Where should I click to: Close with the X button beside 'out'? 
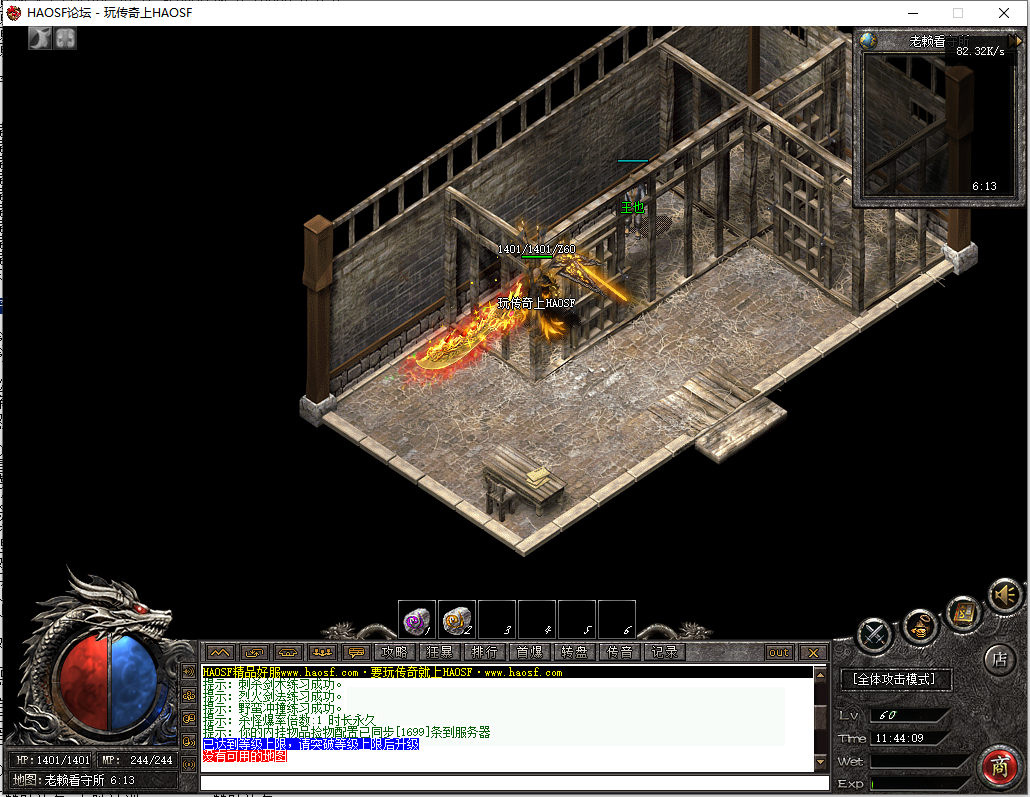pyautogui.click(x=813, y=652)
